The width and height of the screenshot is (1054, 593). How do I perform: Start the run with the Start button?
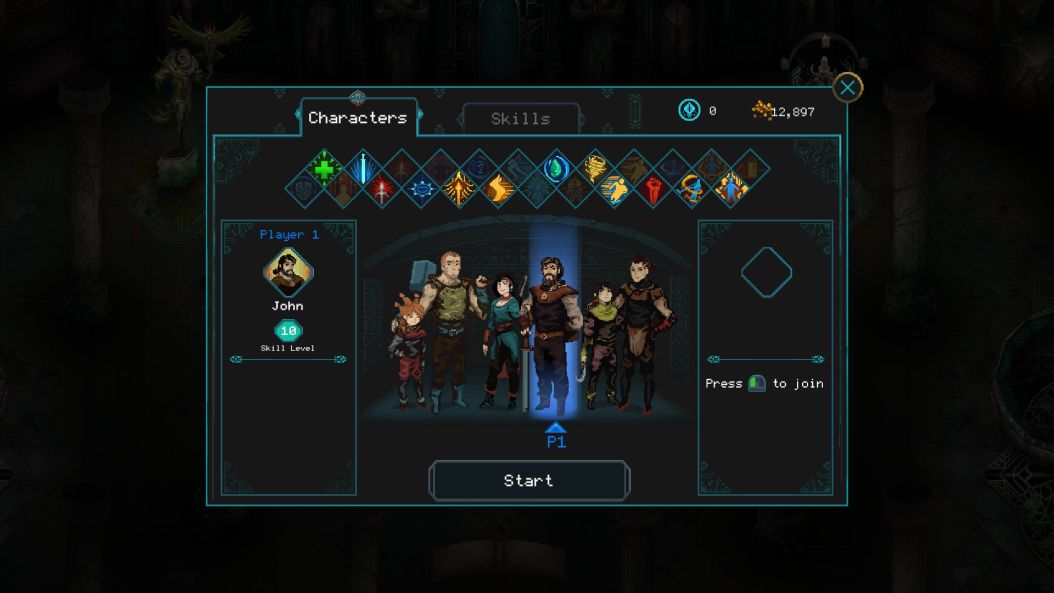529,481
